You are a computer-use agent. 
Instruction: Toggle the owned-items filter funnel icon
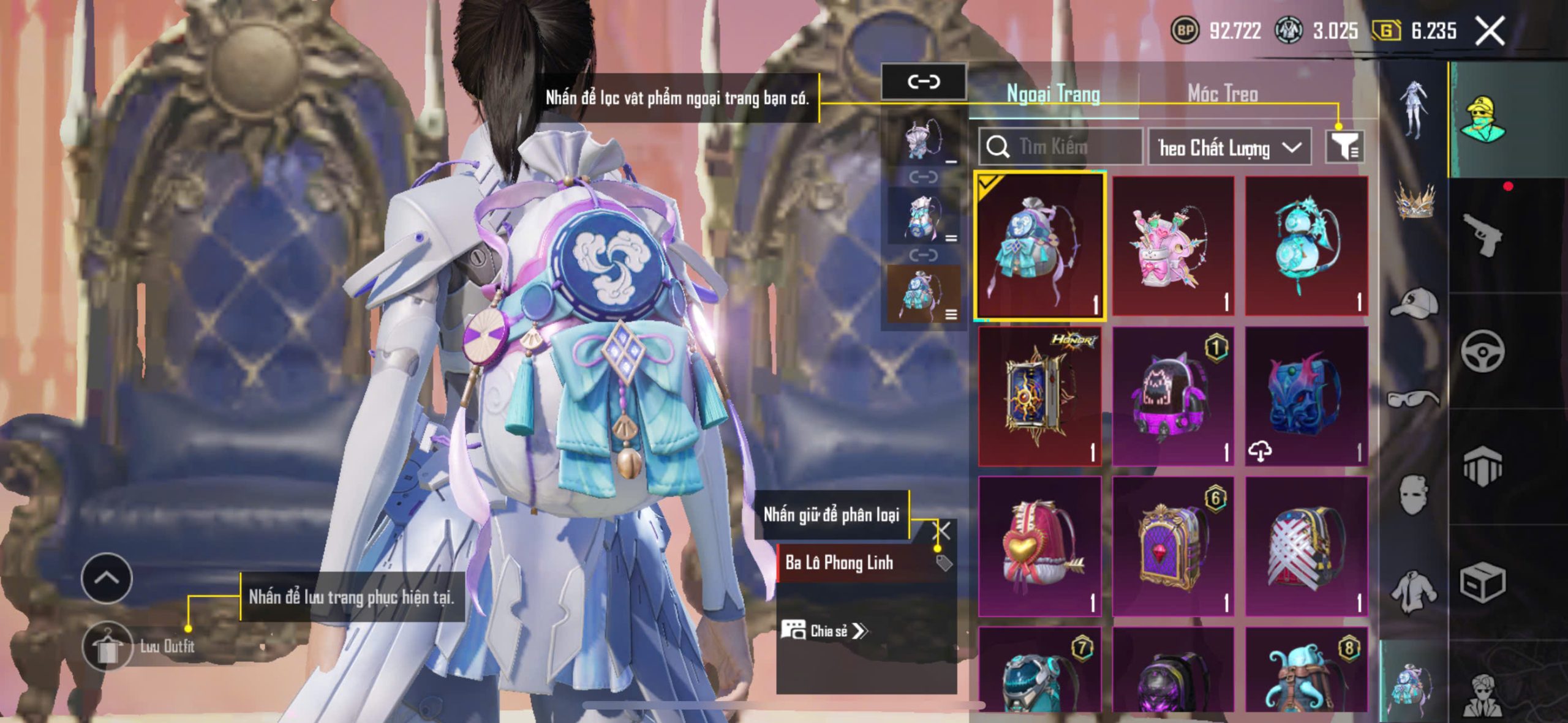pos(1344,147)
